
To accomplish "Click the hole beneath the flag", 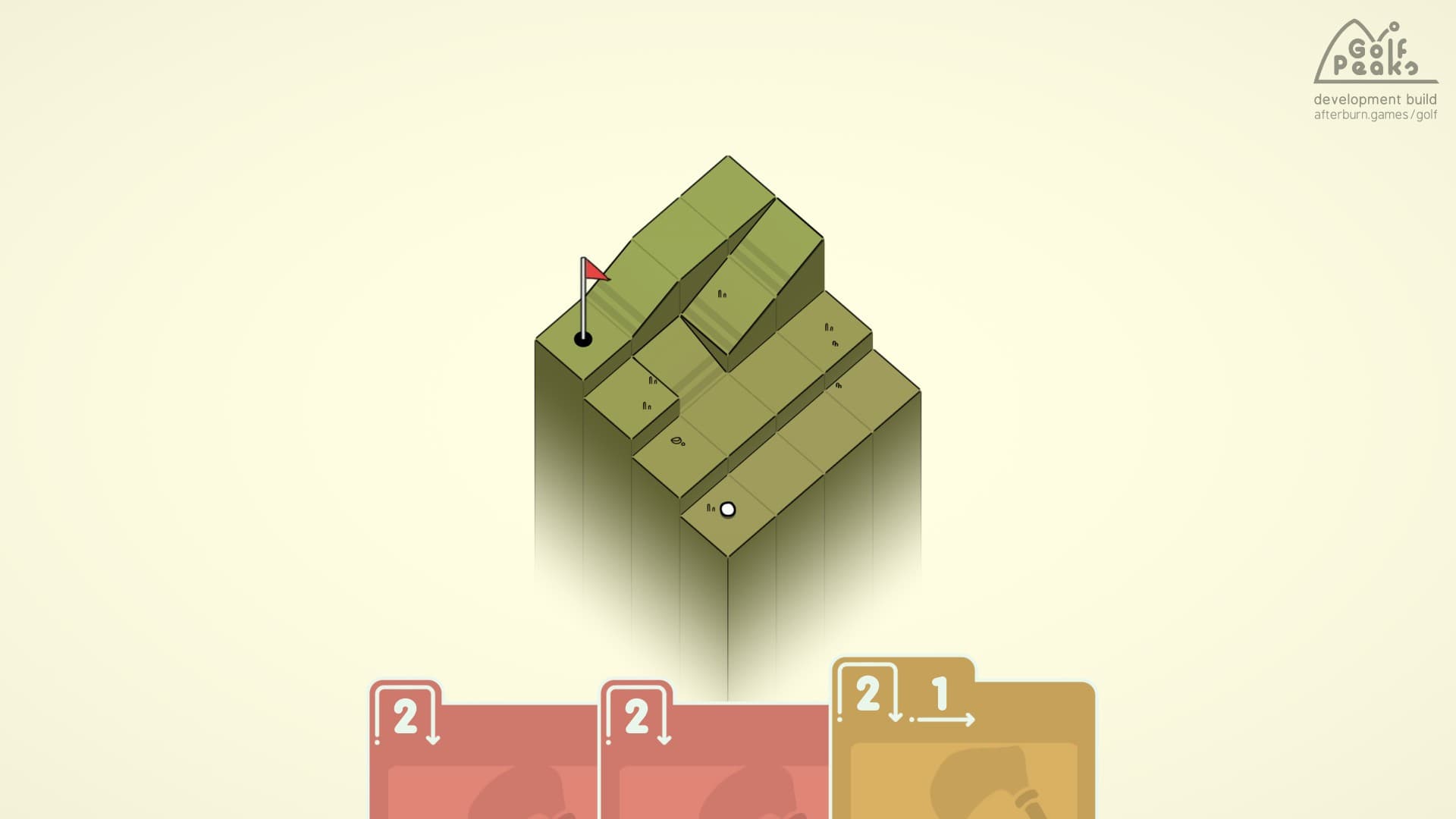I will click(x=582, y=337).
